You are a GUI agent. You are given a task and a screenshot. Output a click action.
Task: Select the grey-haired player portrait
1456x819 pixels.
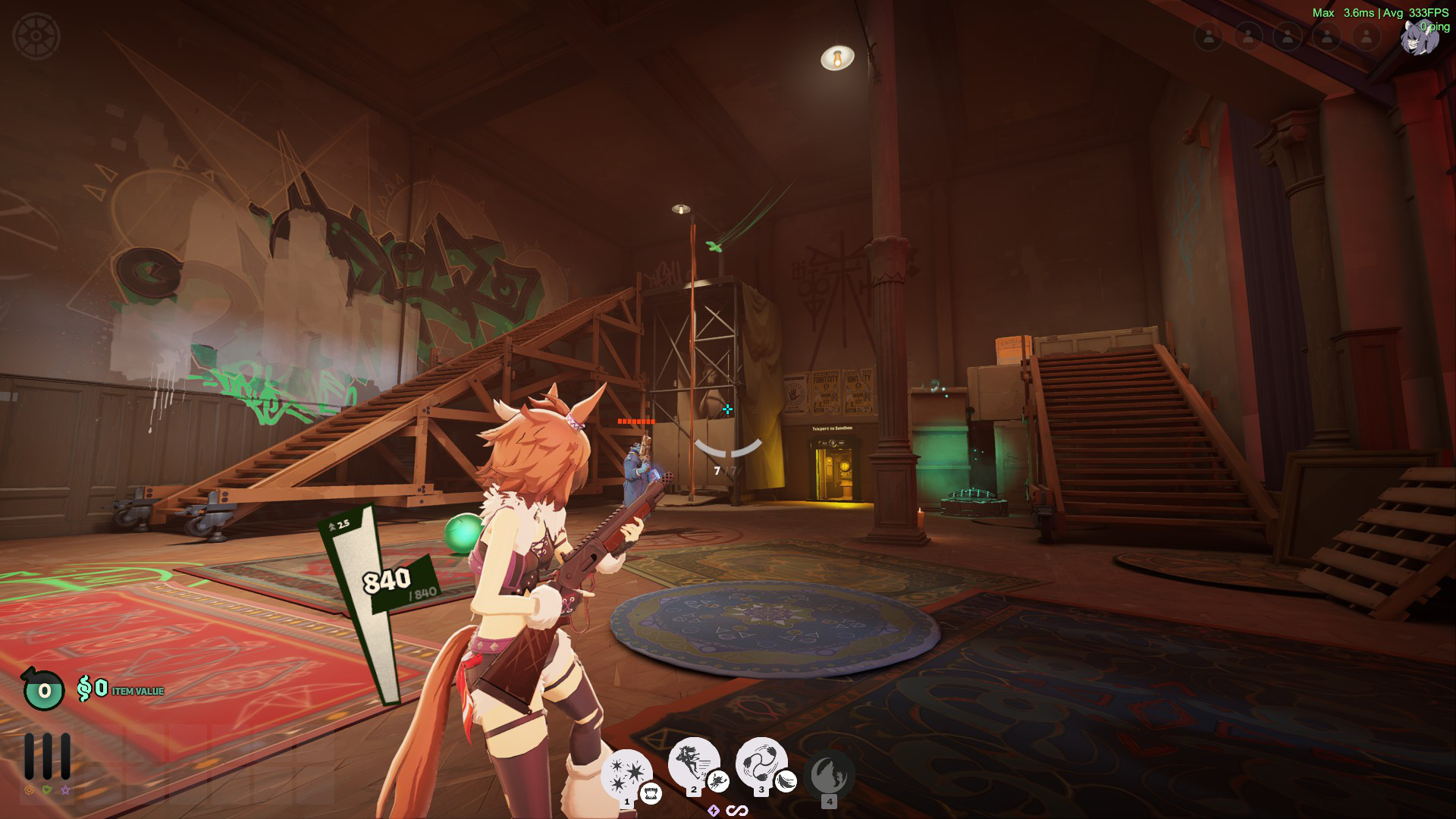click(x=1419, y=38)
